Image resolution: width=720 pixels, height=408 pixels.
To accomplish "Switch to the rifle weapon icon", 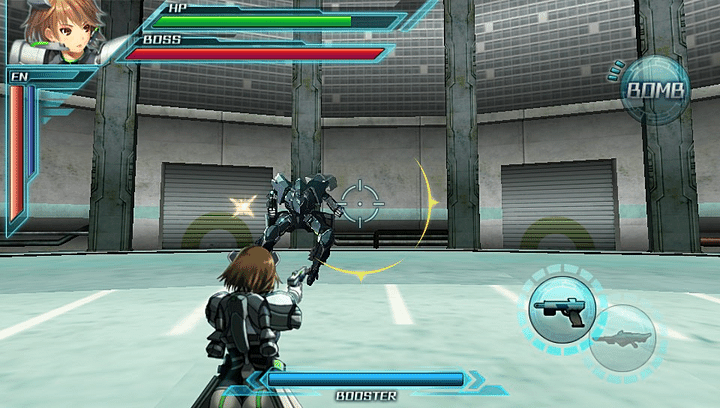I will [622, 339].
